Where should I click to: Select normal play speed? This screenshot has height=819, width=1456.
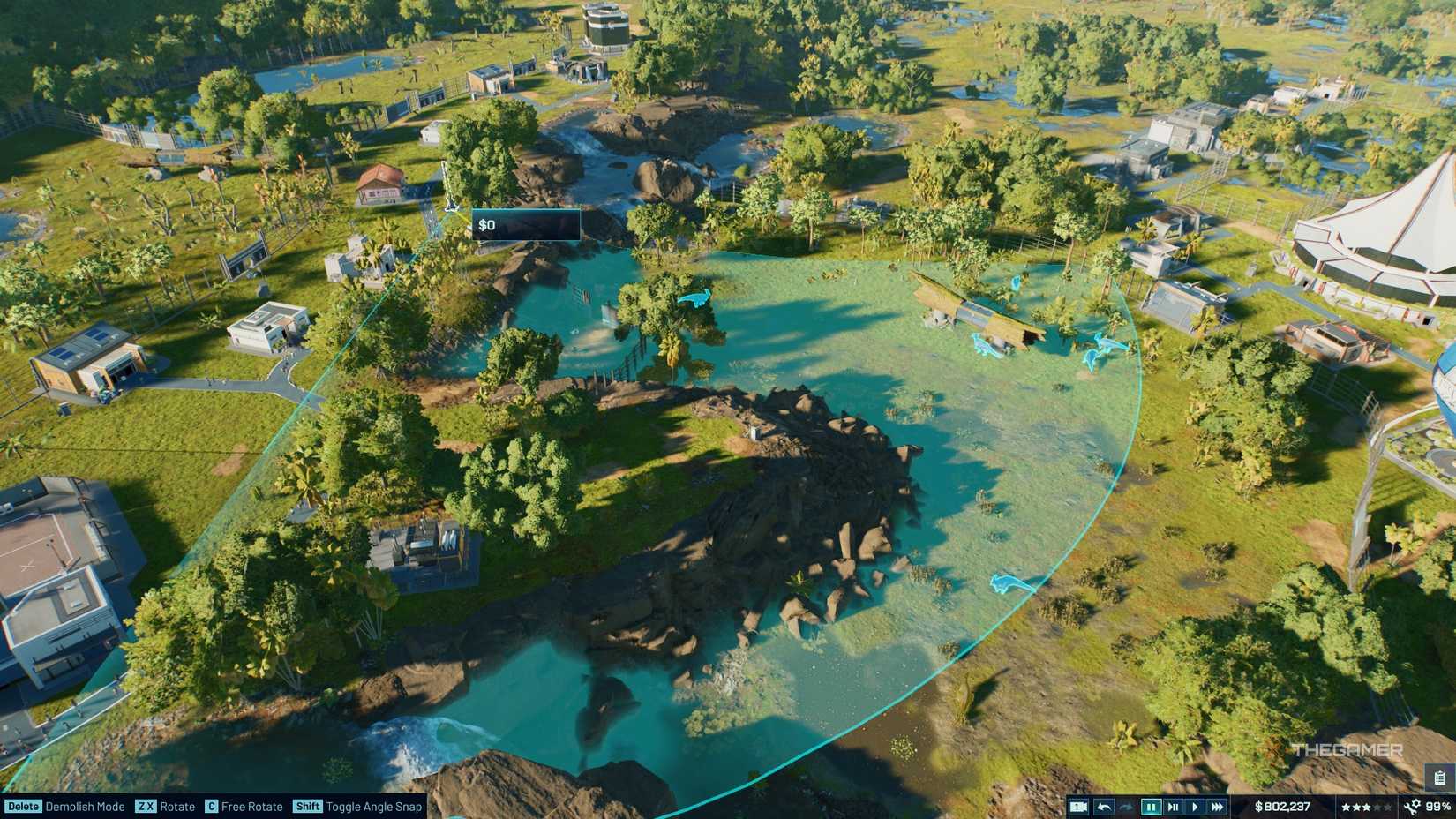tap(1196, 806)
